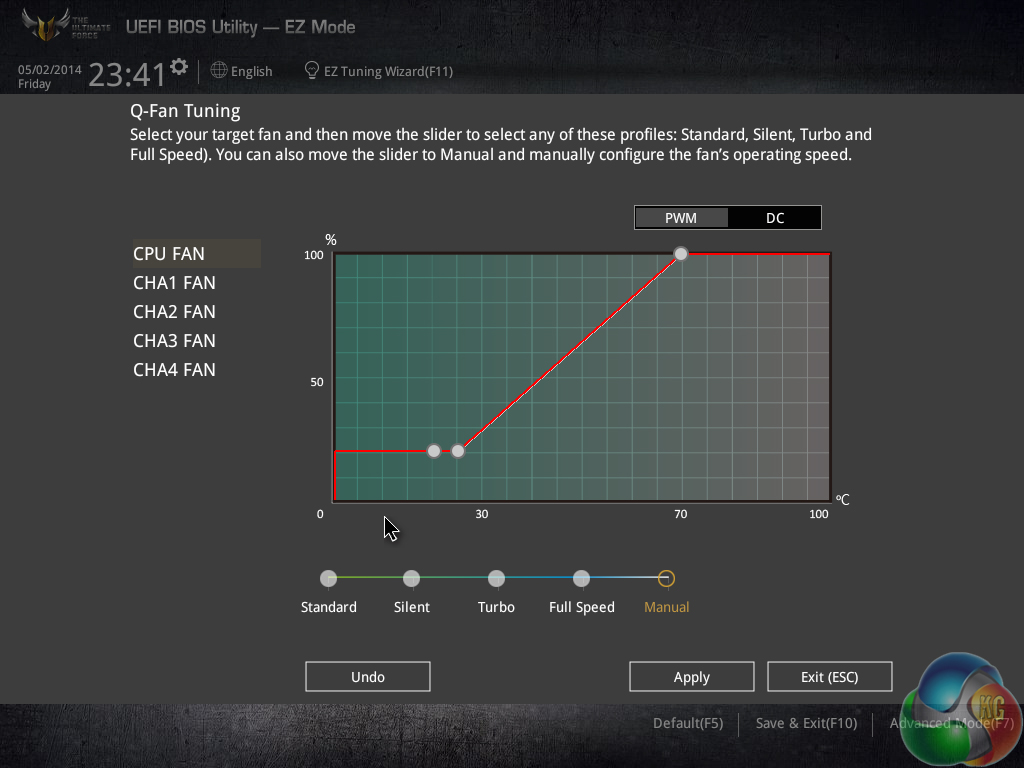Switch fan control mode to PWM

point(681,218)
